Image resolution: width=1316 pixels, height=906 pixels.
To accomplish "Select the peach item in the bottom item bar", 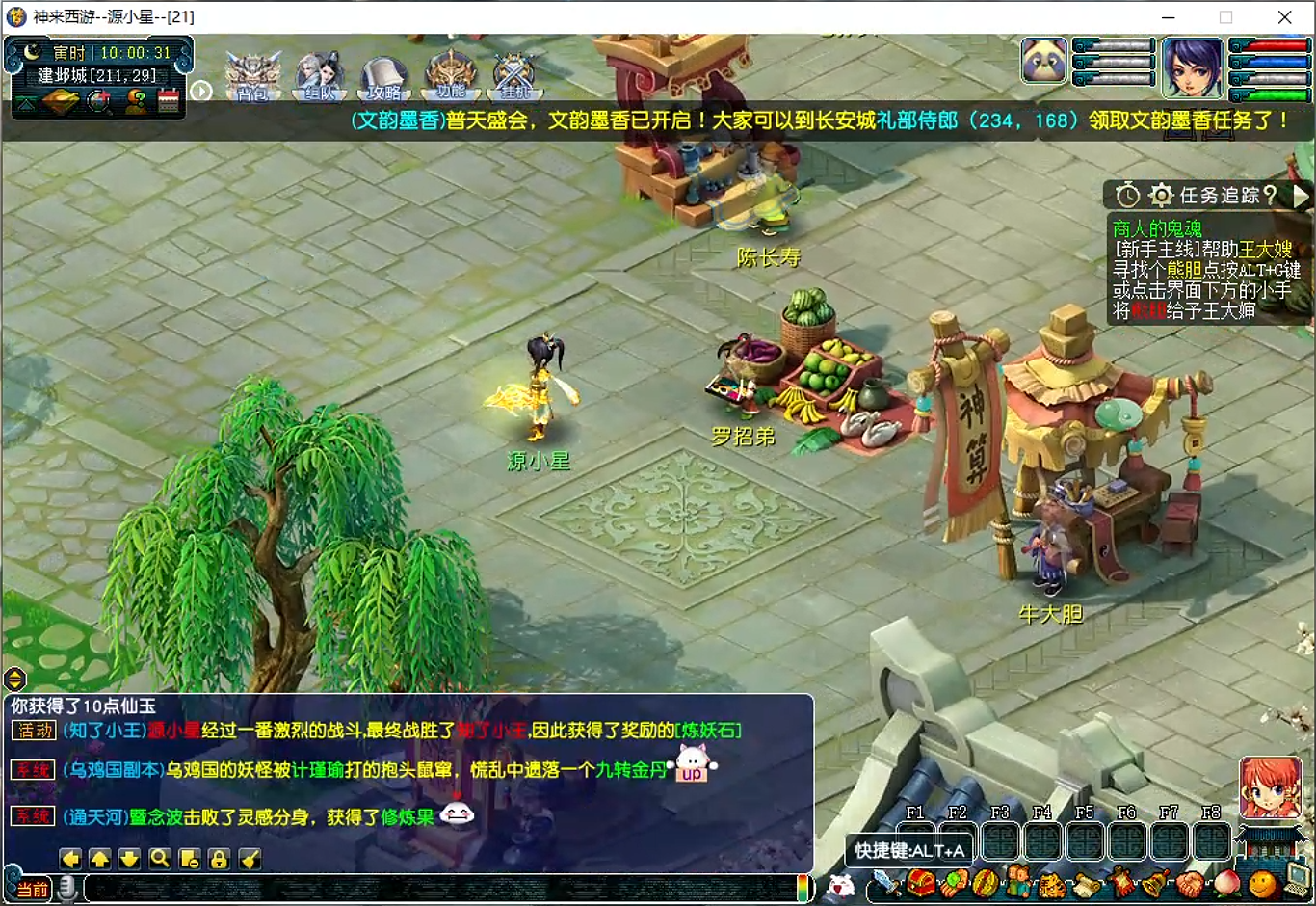I will tap(1228, 883).
